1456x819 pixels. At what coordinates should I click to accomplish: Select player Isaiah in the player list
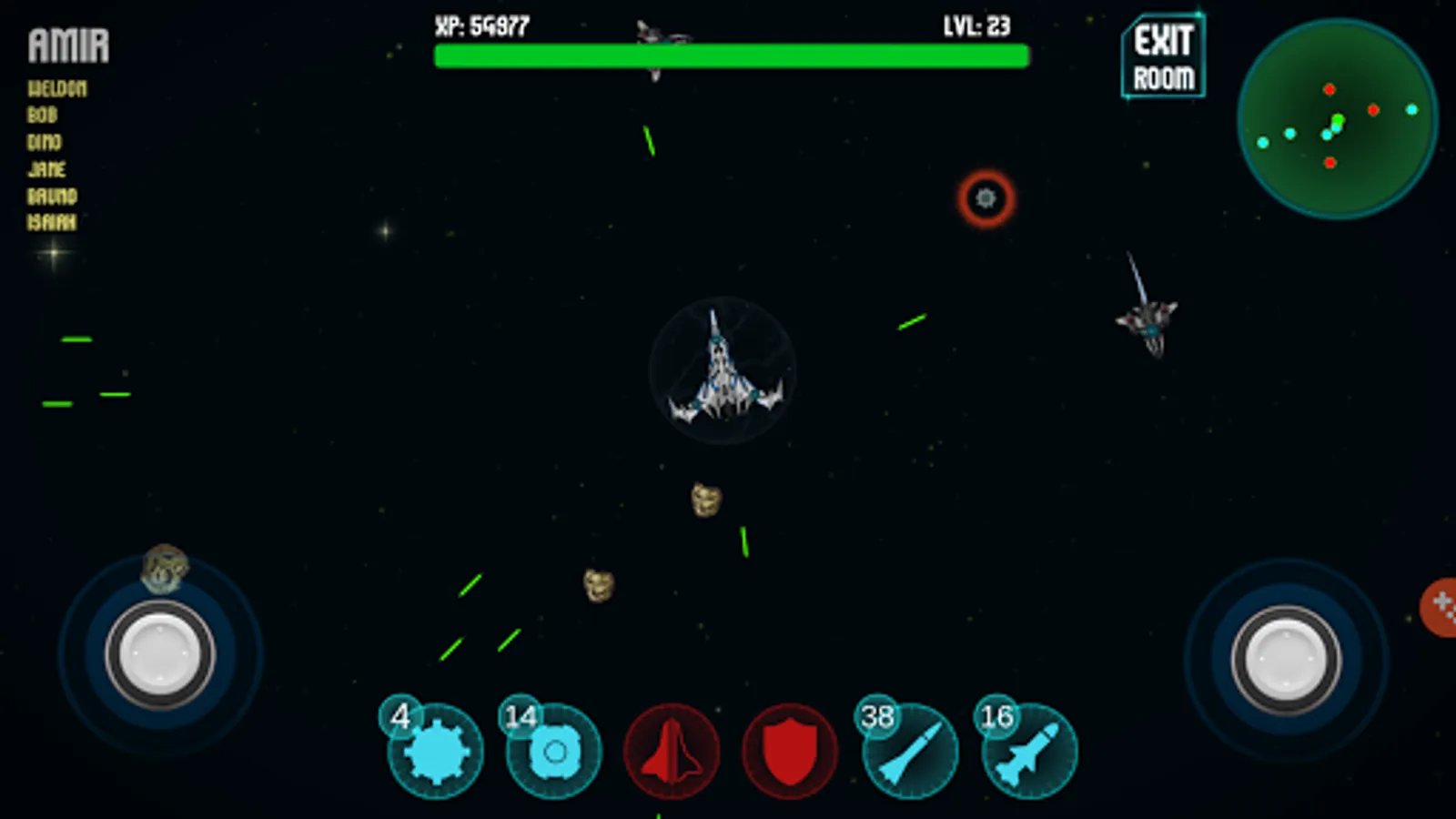click(x=52, y=222)
